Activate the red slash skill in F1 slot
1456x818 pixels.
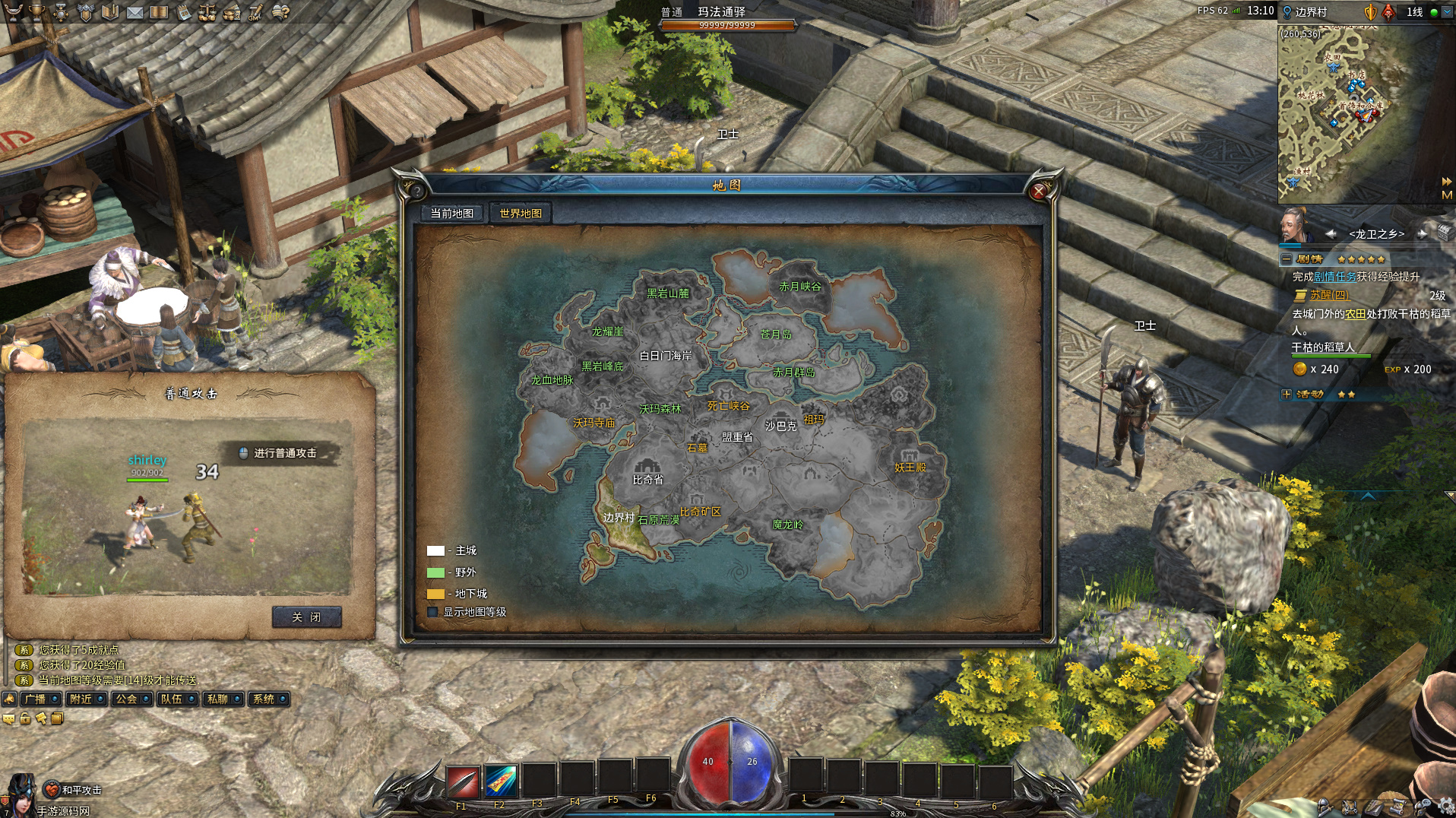click(462, 781)
